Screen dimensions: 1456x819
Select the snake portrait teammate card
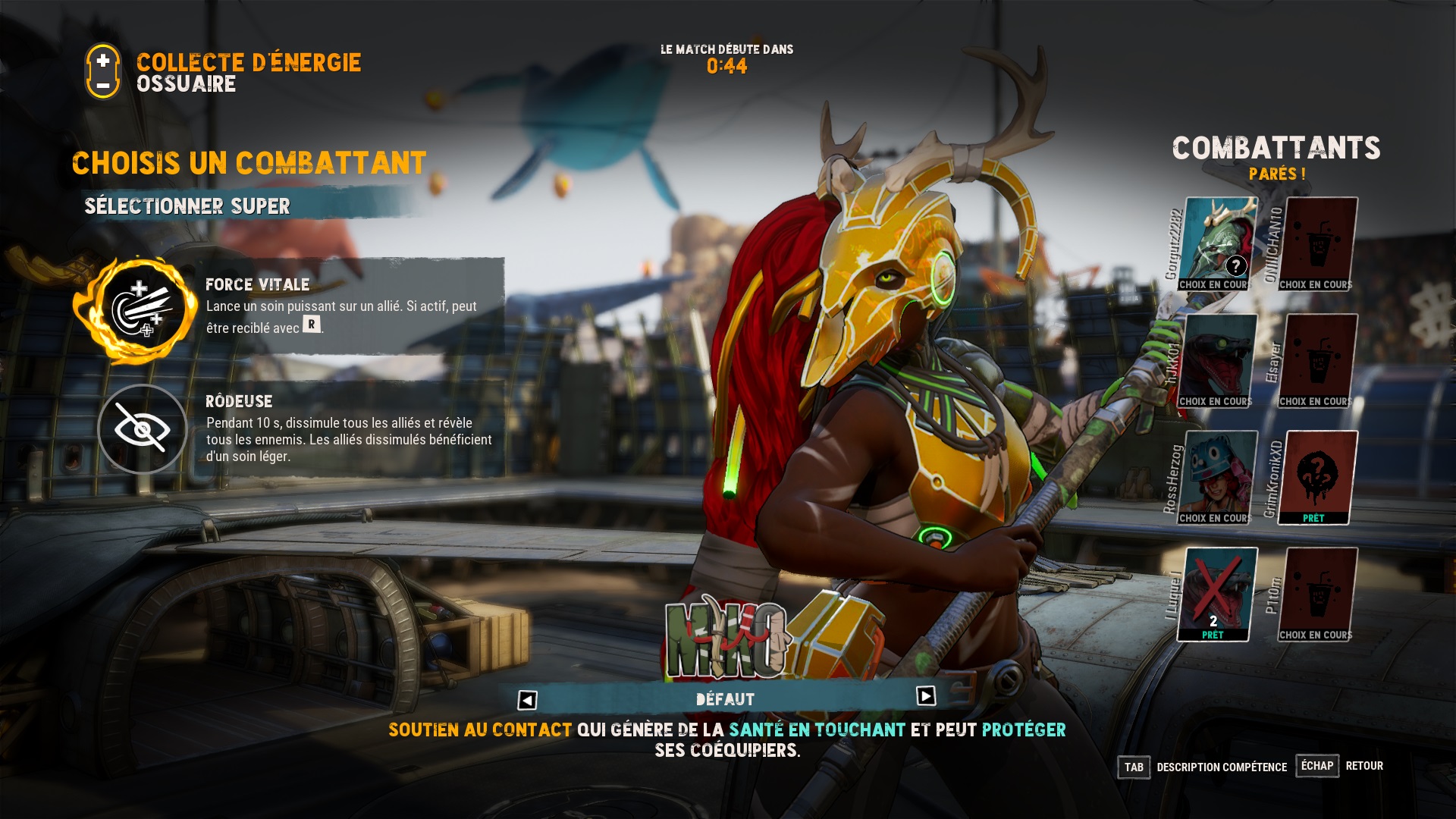1218,361
